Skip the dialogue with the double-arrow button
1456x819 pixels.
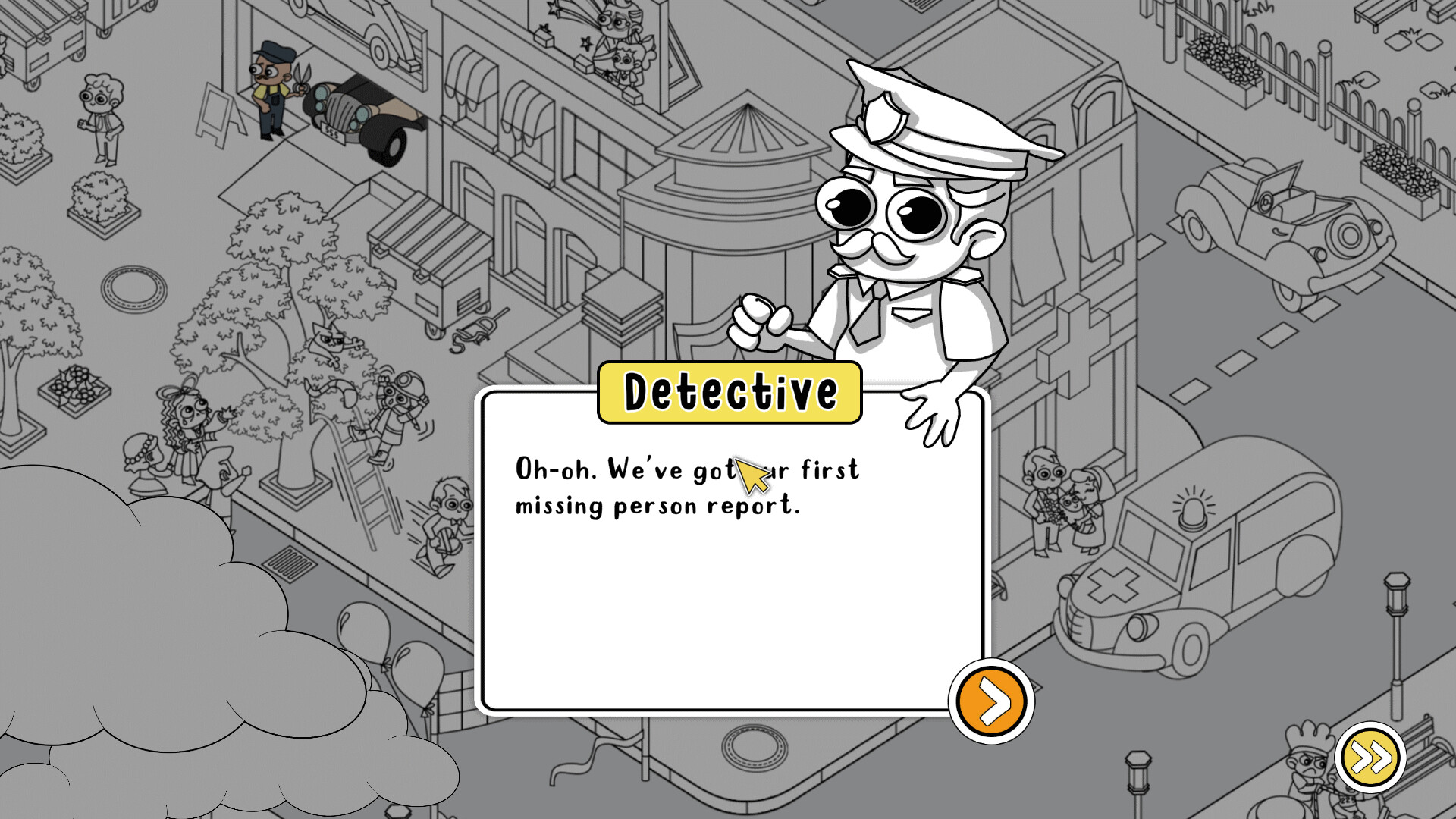coord(1370,757)
